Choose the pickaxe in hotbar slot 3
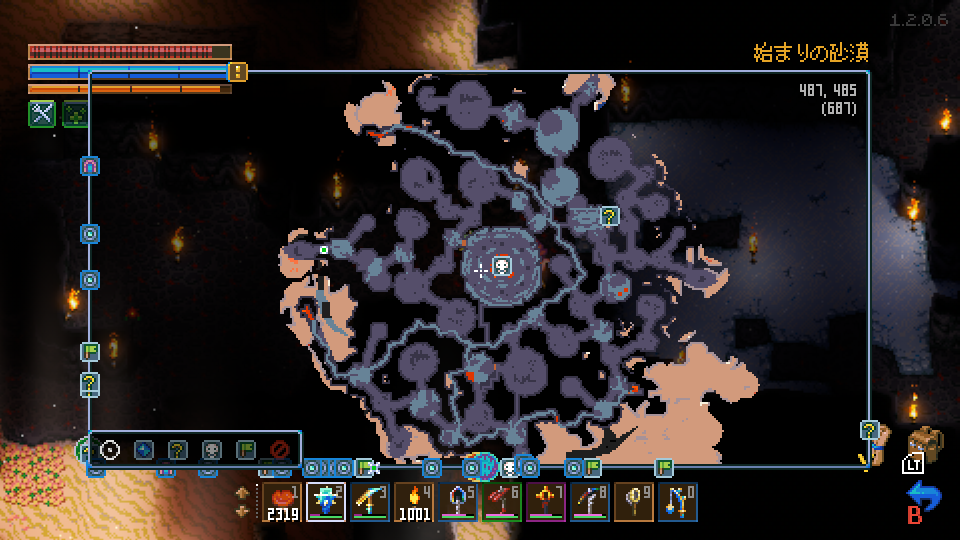 (x=367, y=501)
